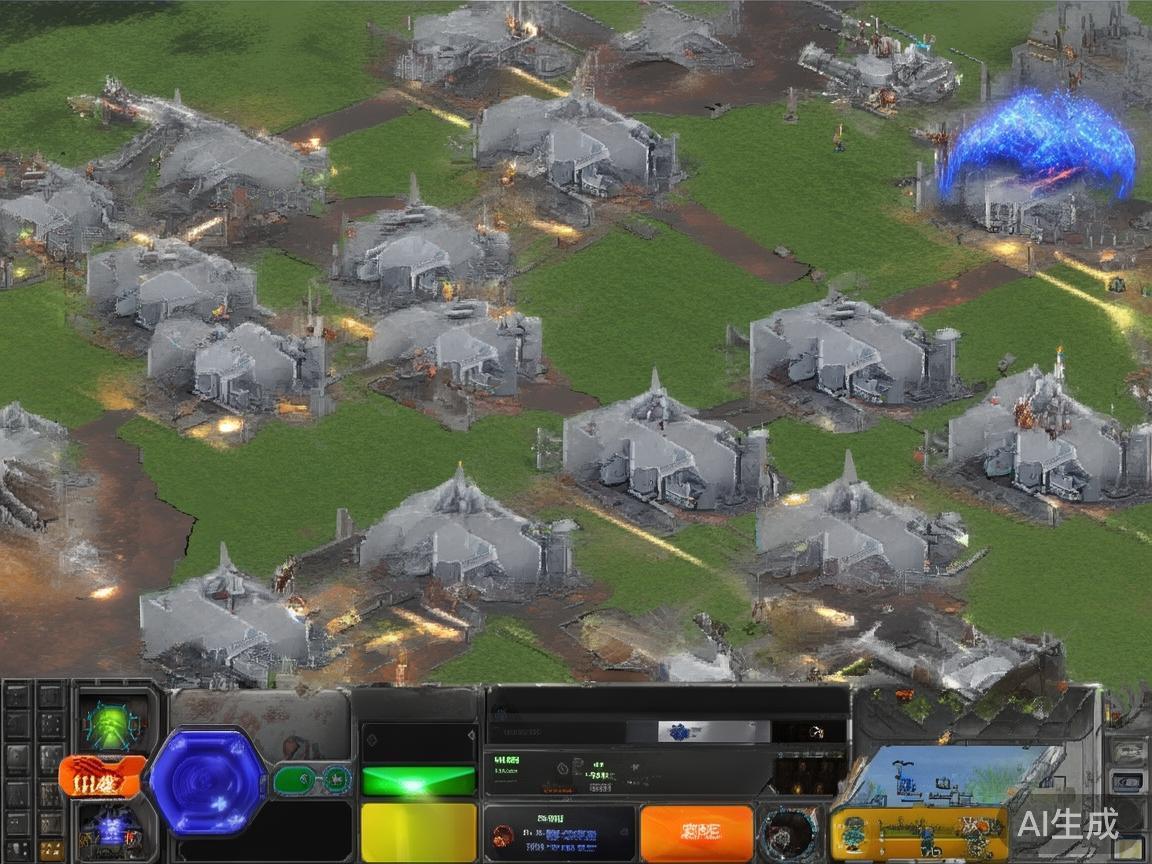Click the glowing green panel button
The image size is (1152, 864).
(x=418, y=781)
